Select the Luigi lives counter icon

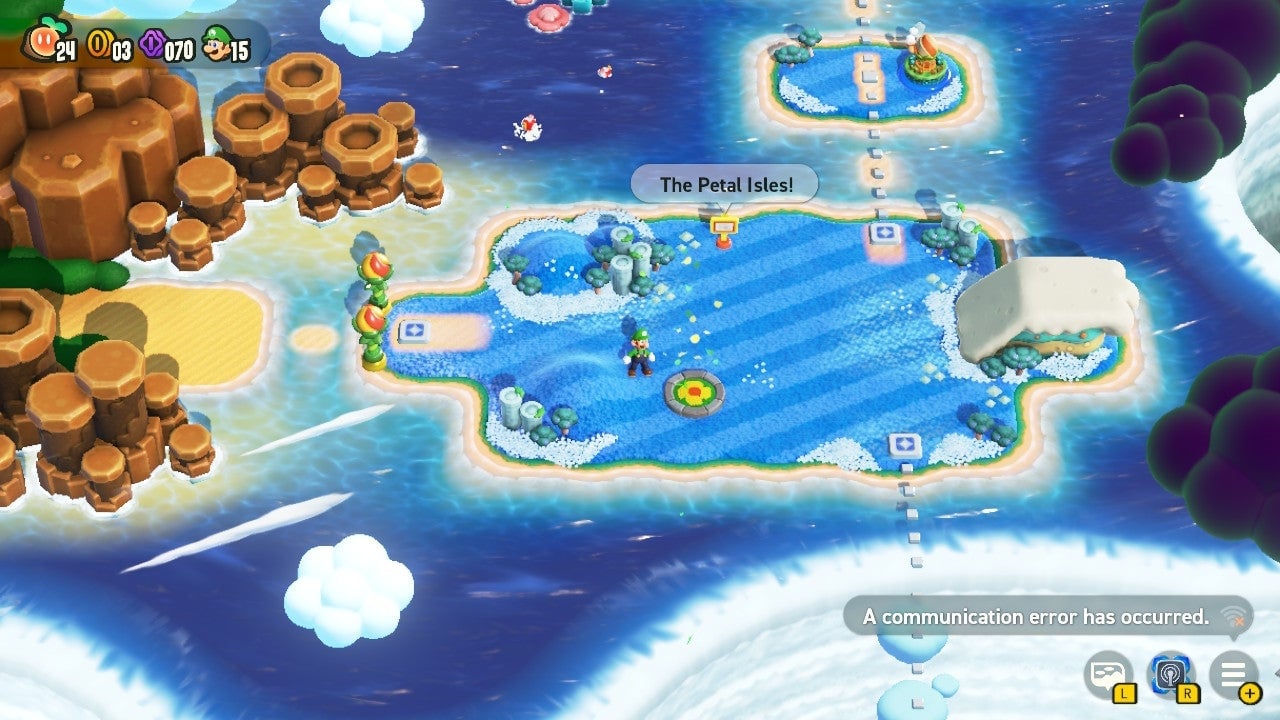[213, 42]
